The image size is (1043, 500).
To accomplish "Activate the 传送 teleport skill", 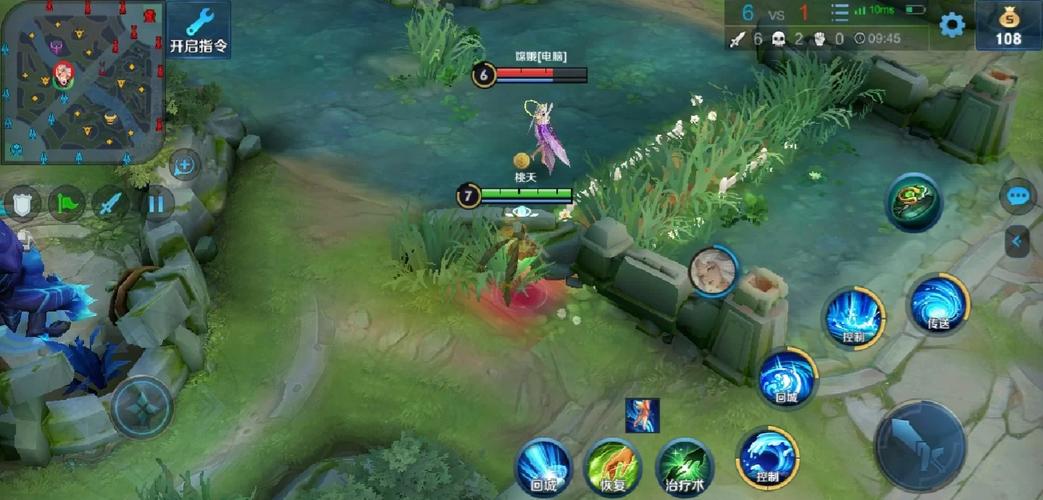I will 938,302.
